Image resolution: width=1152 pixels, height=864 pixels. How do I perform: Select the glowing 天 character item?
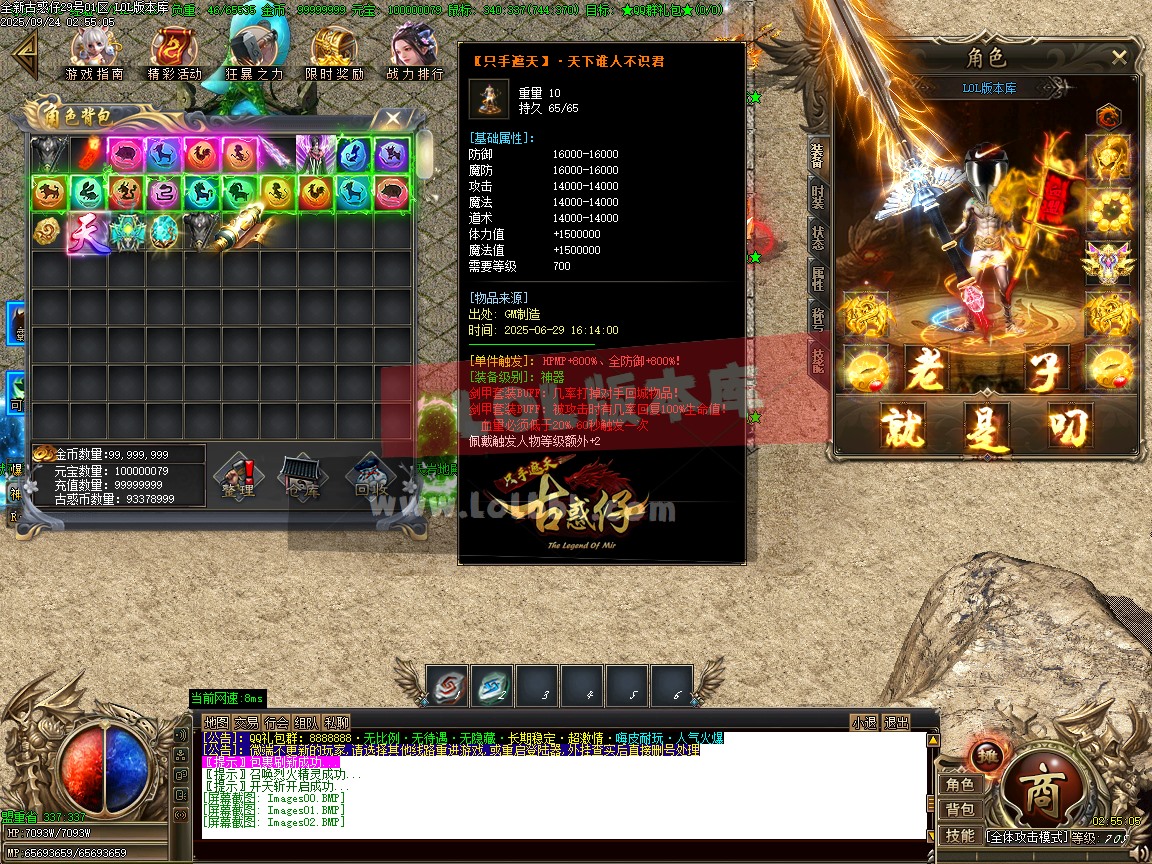(88, 232)
